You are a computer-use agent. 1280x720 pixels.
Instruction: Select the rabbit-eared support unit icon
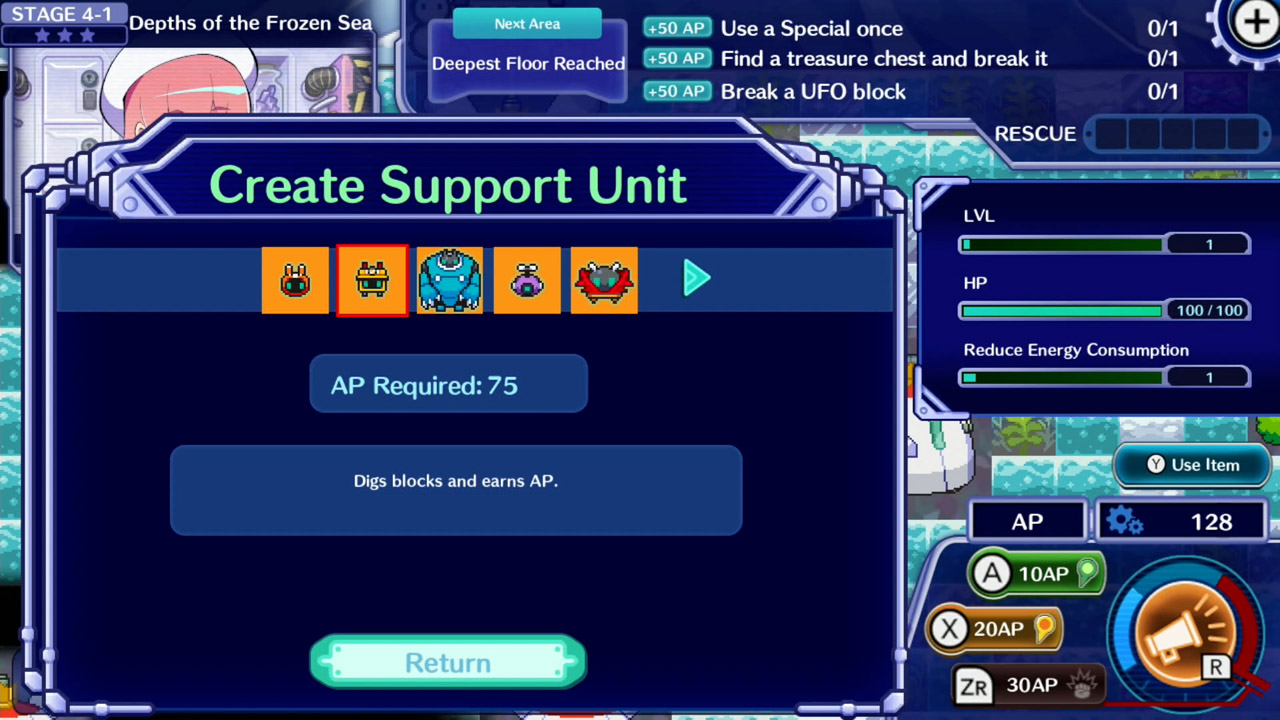pyautogui.click(x=294, y=280)
